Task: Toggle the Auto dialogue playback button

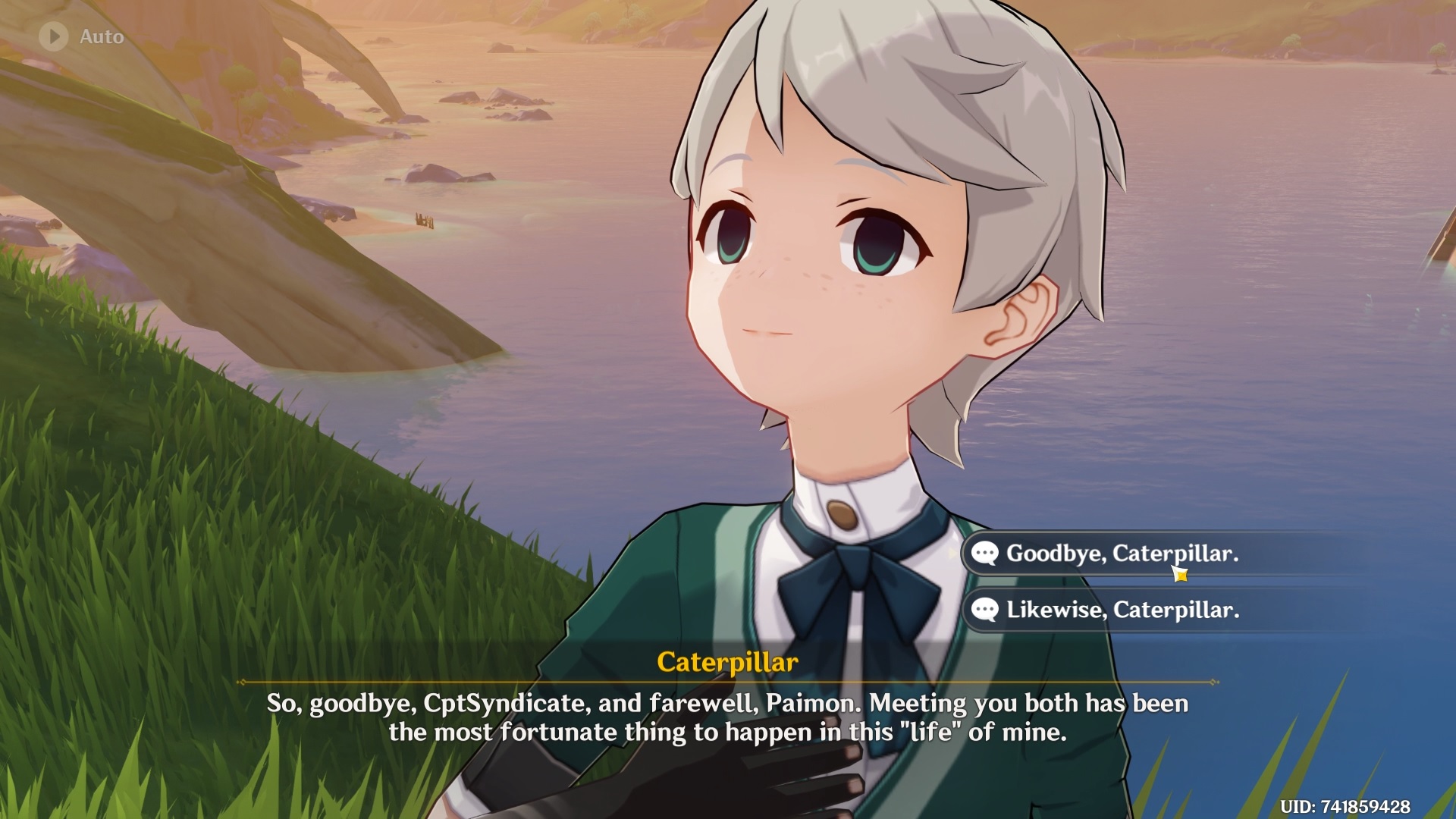Action: point(54,36)
